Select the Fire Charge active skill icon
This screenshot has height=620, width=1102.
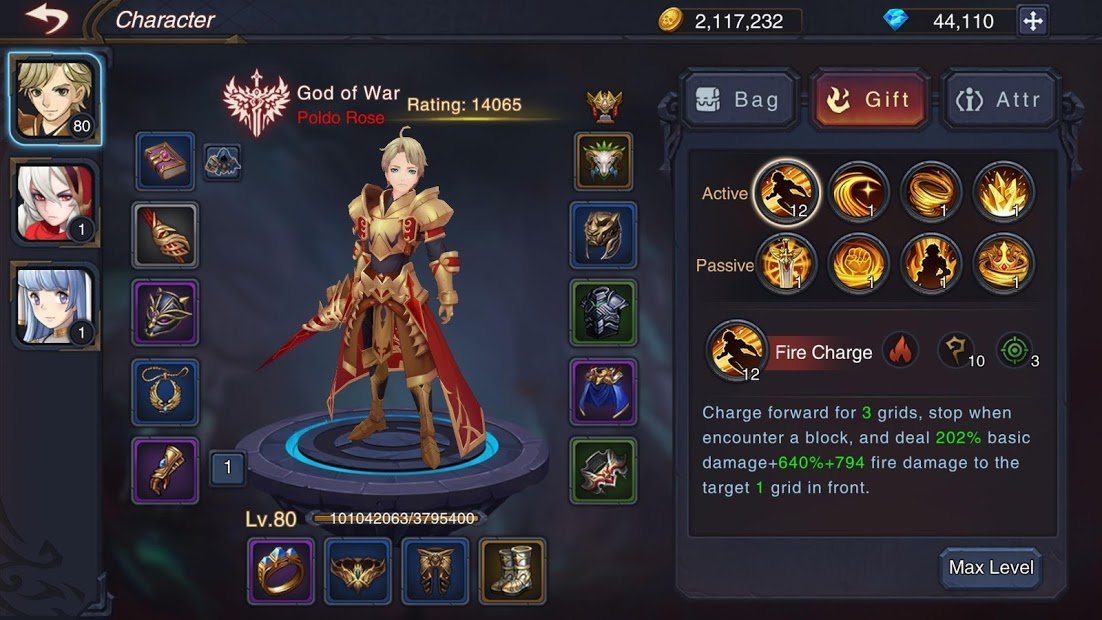787,192
